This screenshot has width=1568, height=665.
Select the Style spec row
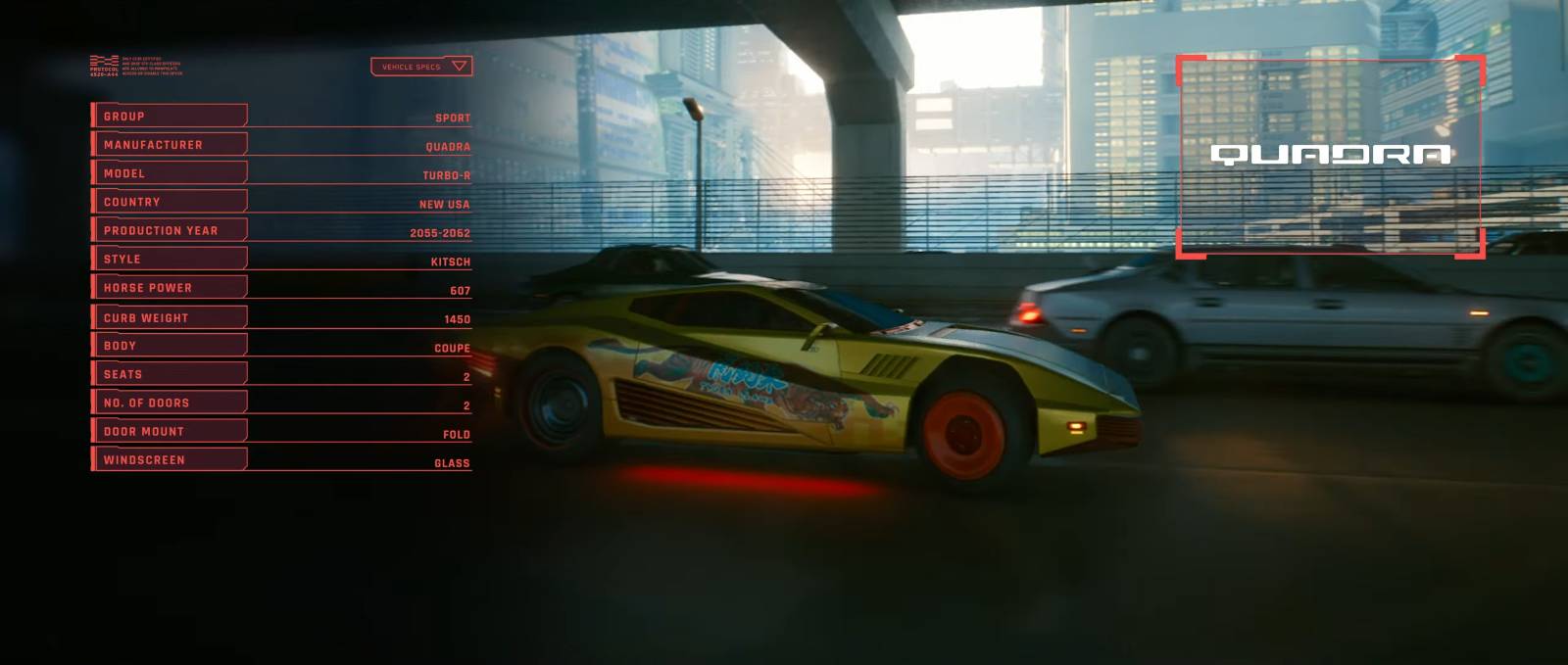[169, 259]
